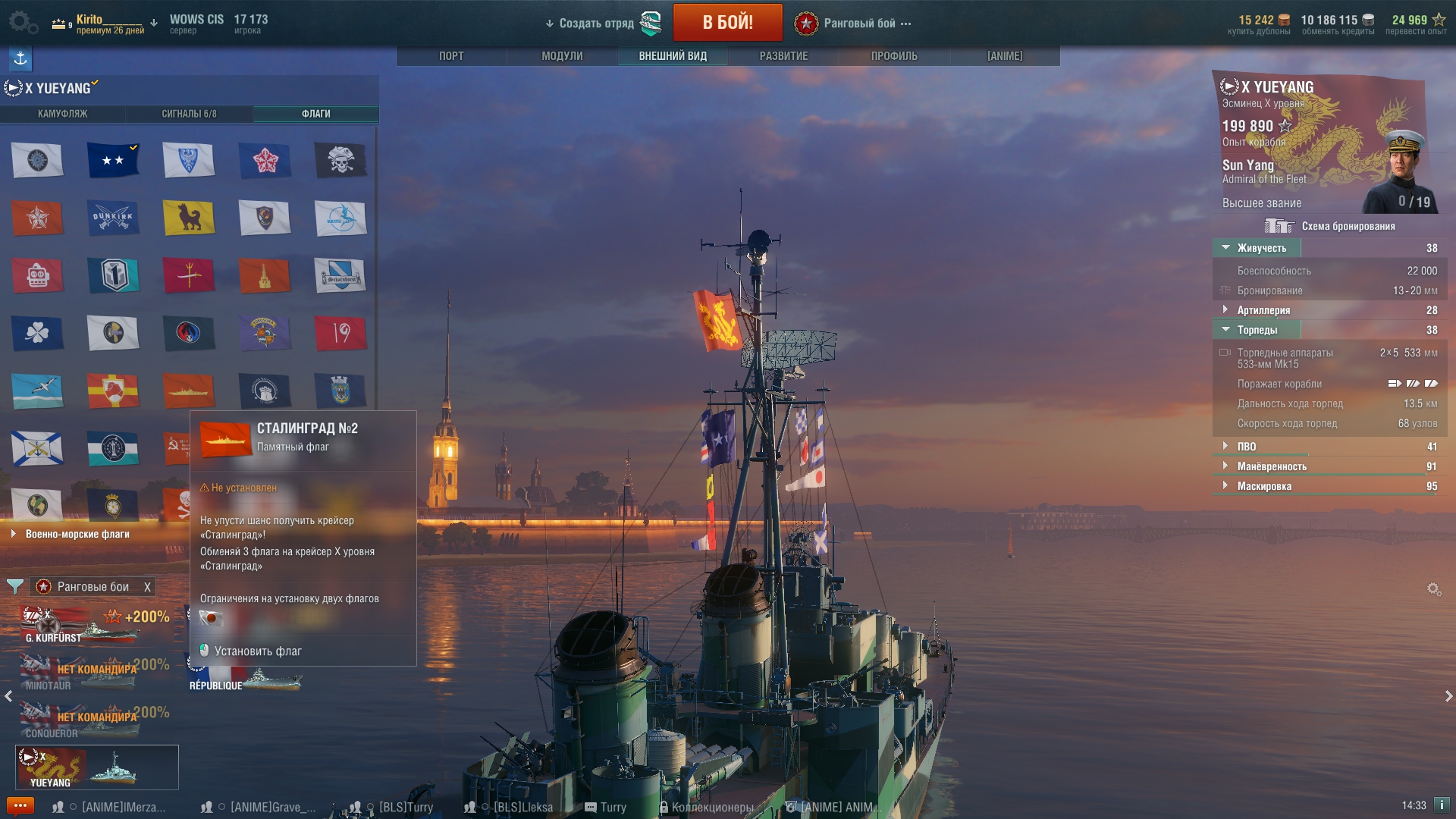Open the СИГНАЛЫ 6/8 tab
The height and width of the screenshot is (819, 1456).
pos(189,114)
